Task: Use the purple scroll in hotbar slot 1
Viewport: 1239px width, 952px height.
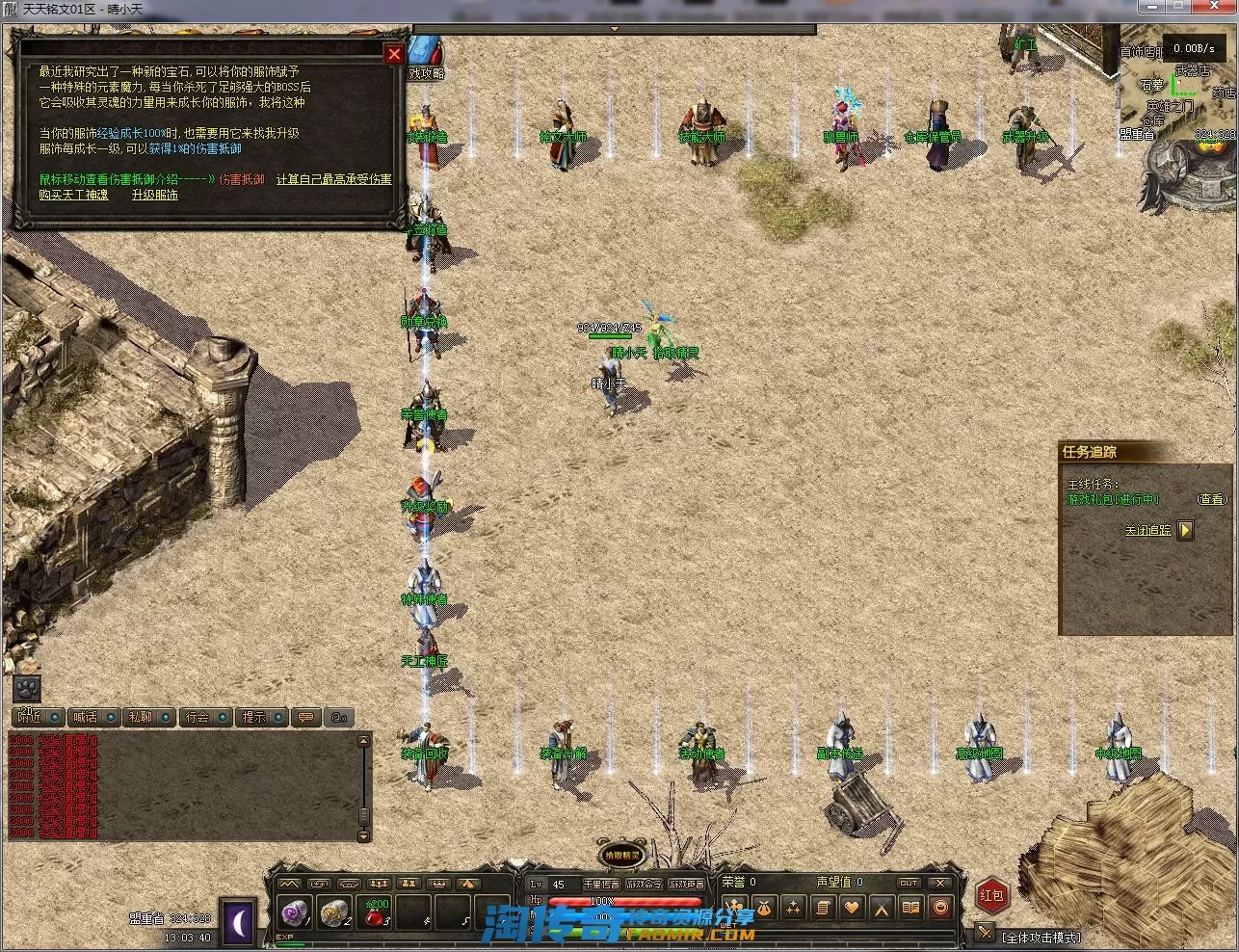Action: (293, 911)
